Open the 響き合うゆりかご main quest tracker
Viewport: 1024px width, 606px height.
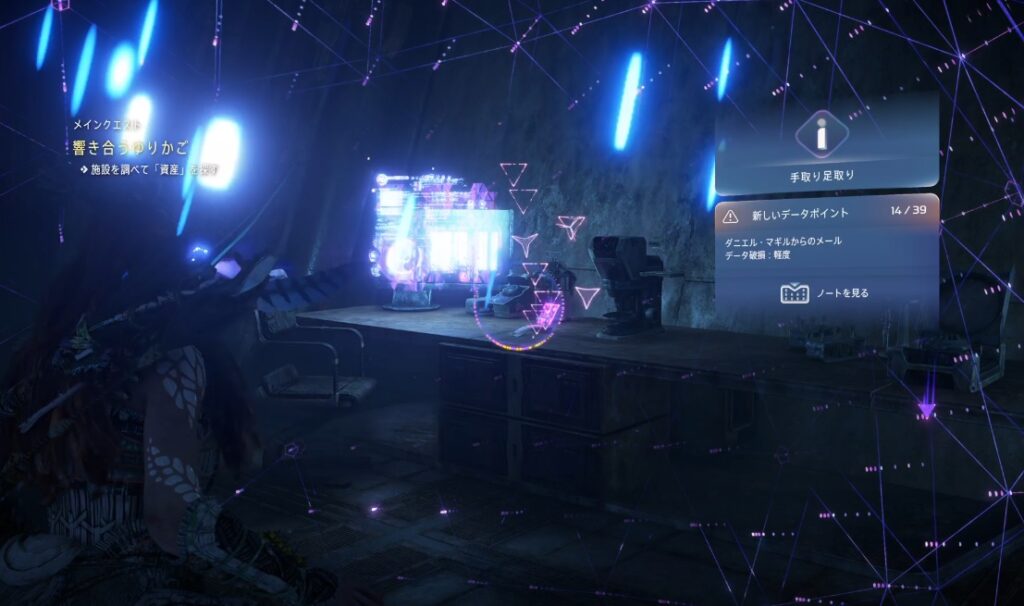click(x=132, y=148)
